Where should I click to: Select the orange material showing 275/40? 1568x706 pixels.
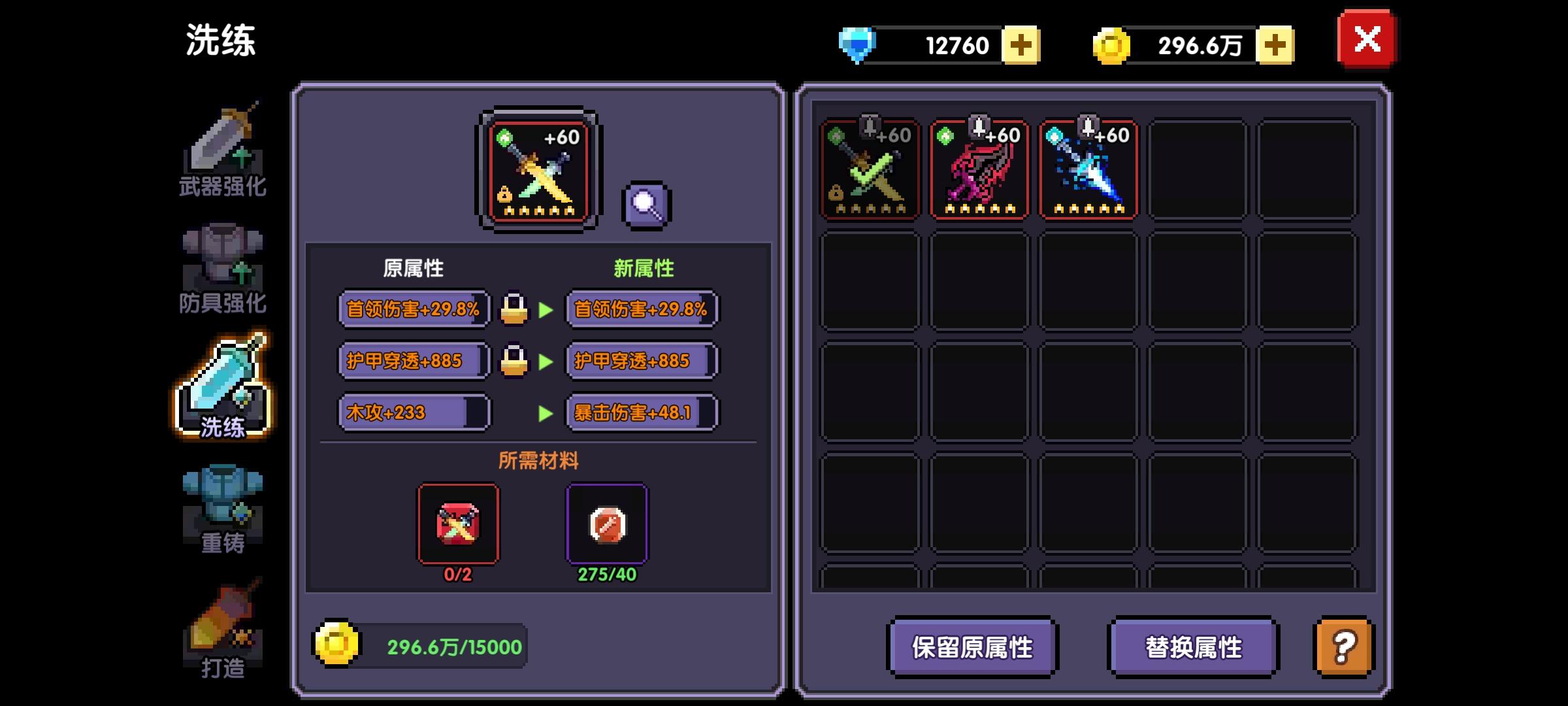coord(606,523)
